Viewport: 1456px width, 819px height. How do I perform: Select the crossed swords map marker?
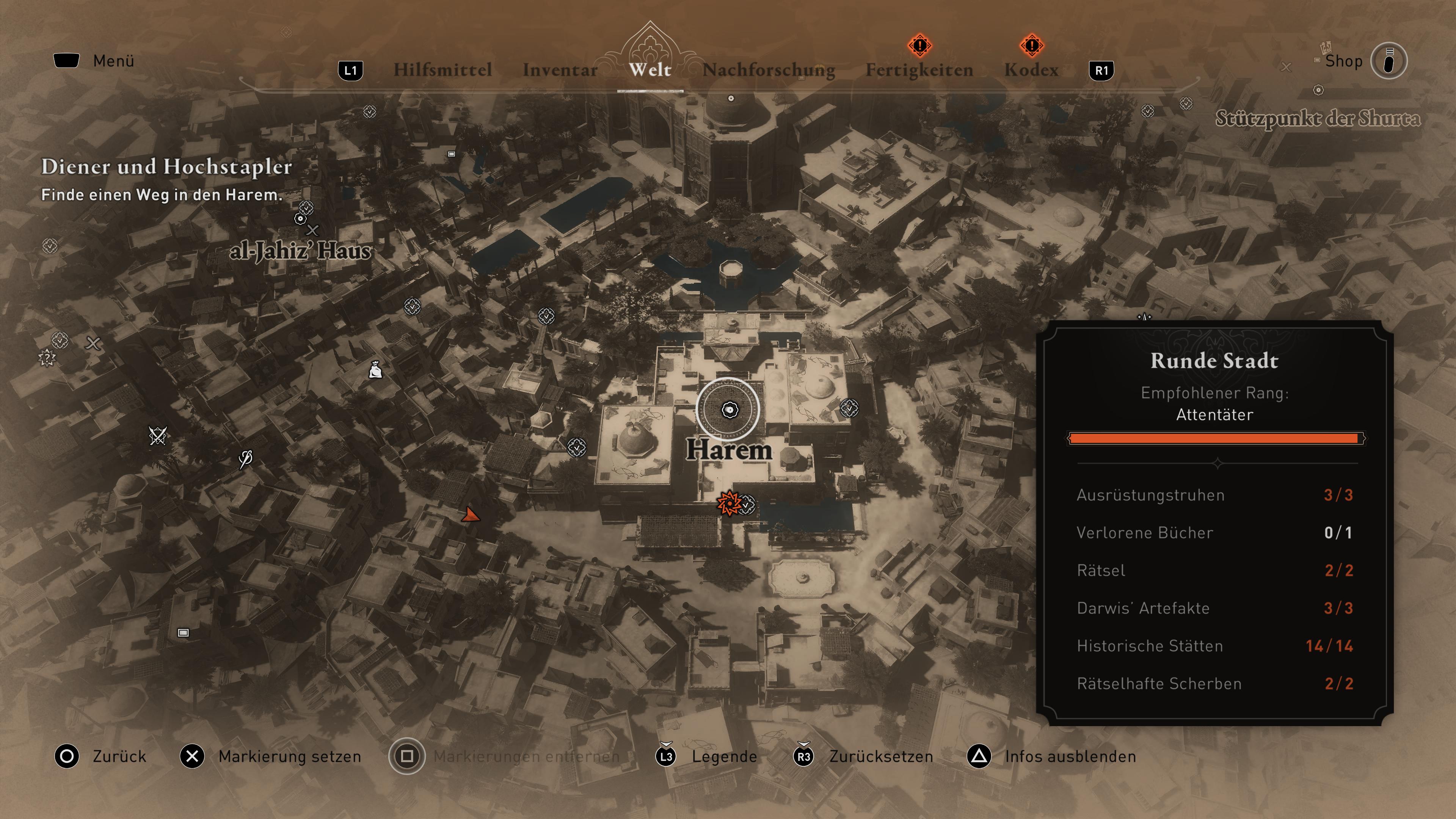tap(157, 435)
